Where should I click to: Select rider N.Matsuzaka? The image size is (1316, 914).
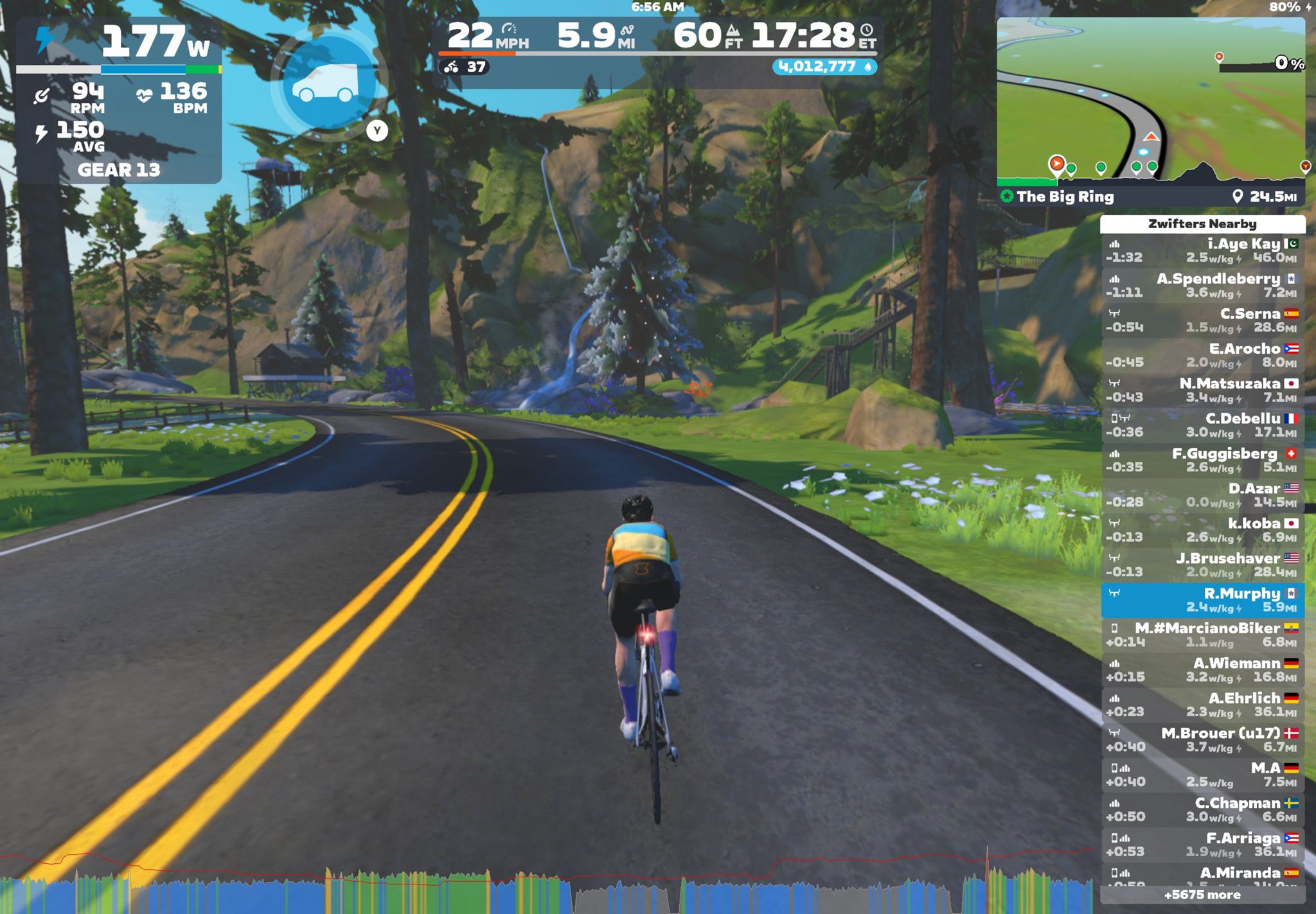(1202, 391)
